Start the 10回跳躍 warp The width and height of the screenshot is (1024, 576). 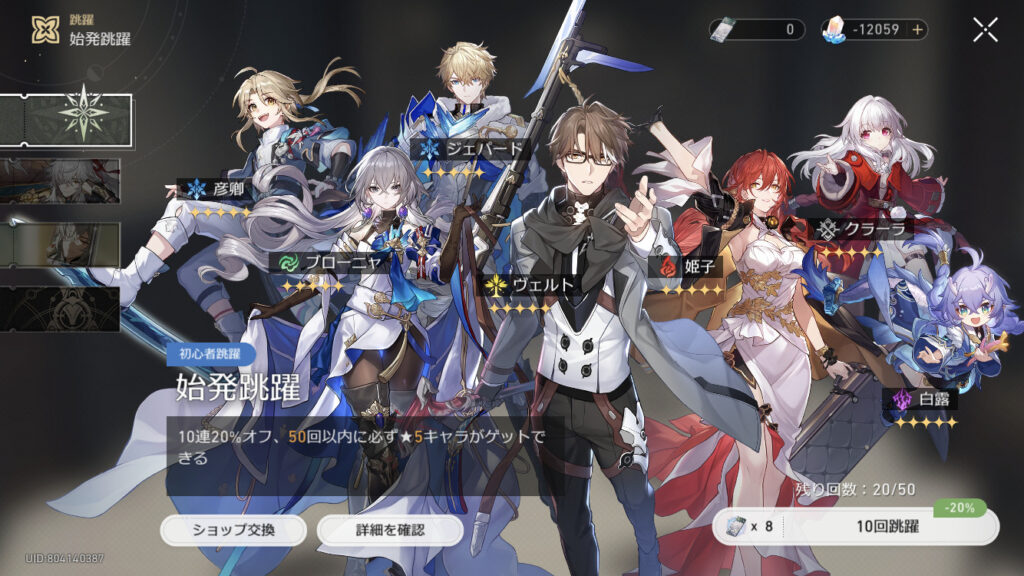pyautogui.click(x=855, y=526)
